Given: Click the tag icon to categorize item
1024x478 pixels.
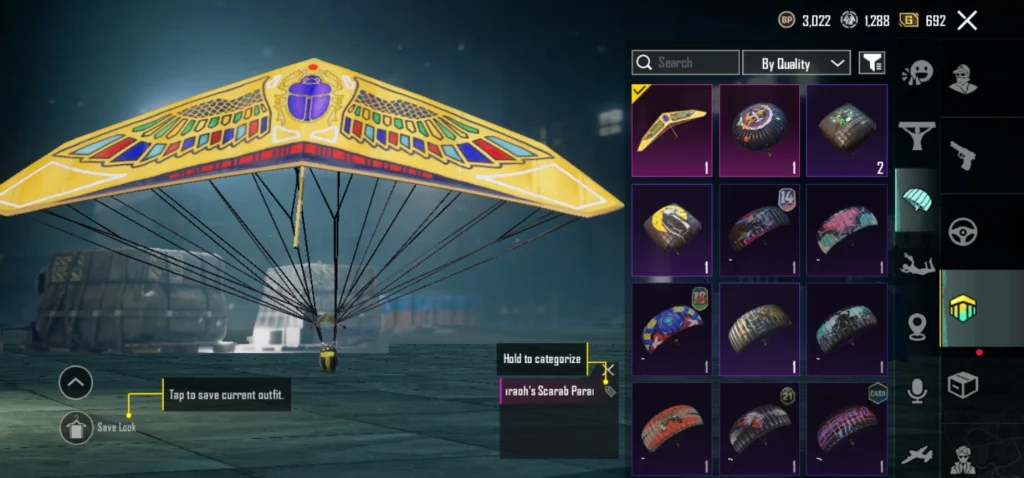Looking at the screenshot, I should (x=610, y=391).
